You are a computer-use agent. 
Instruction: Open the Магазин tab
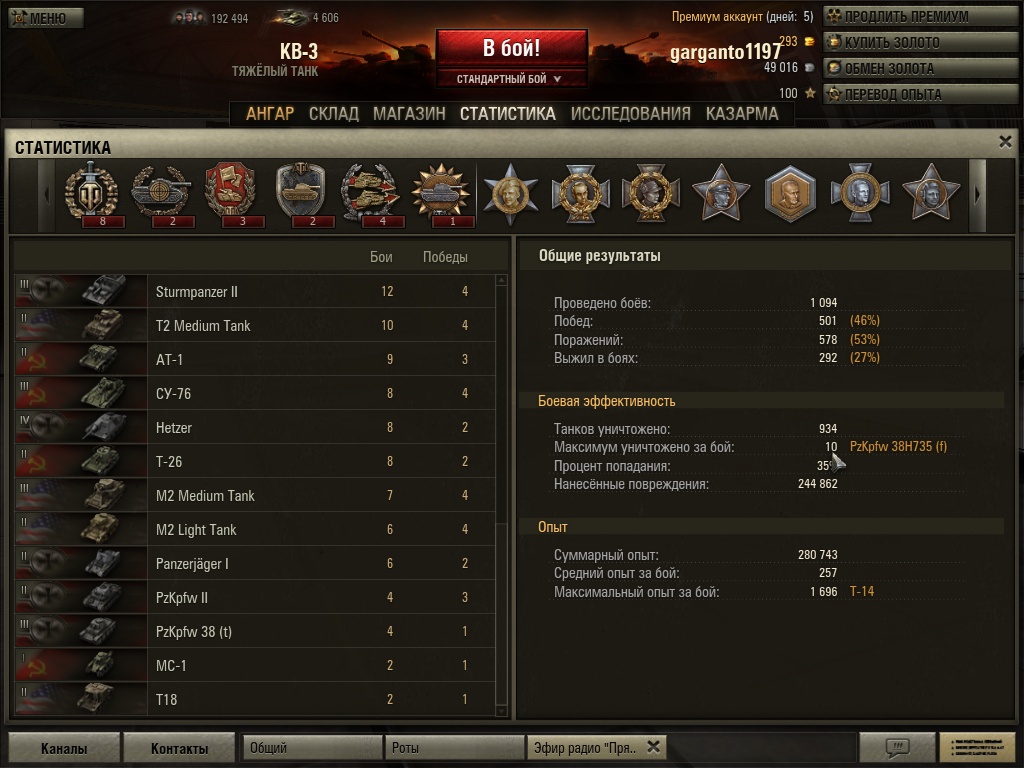(x=409, y=113)
